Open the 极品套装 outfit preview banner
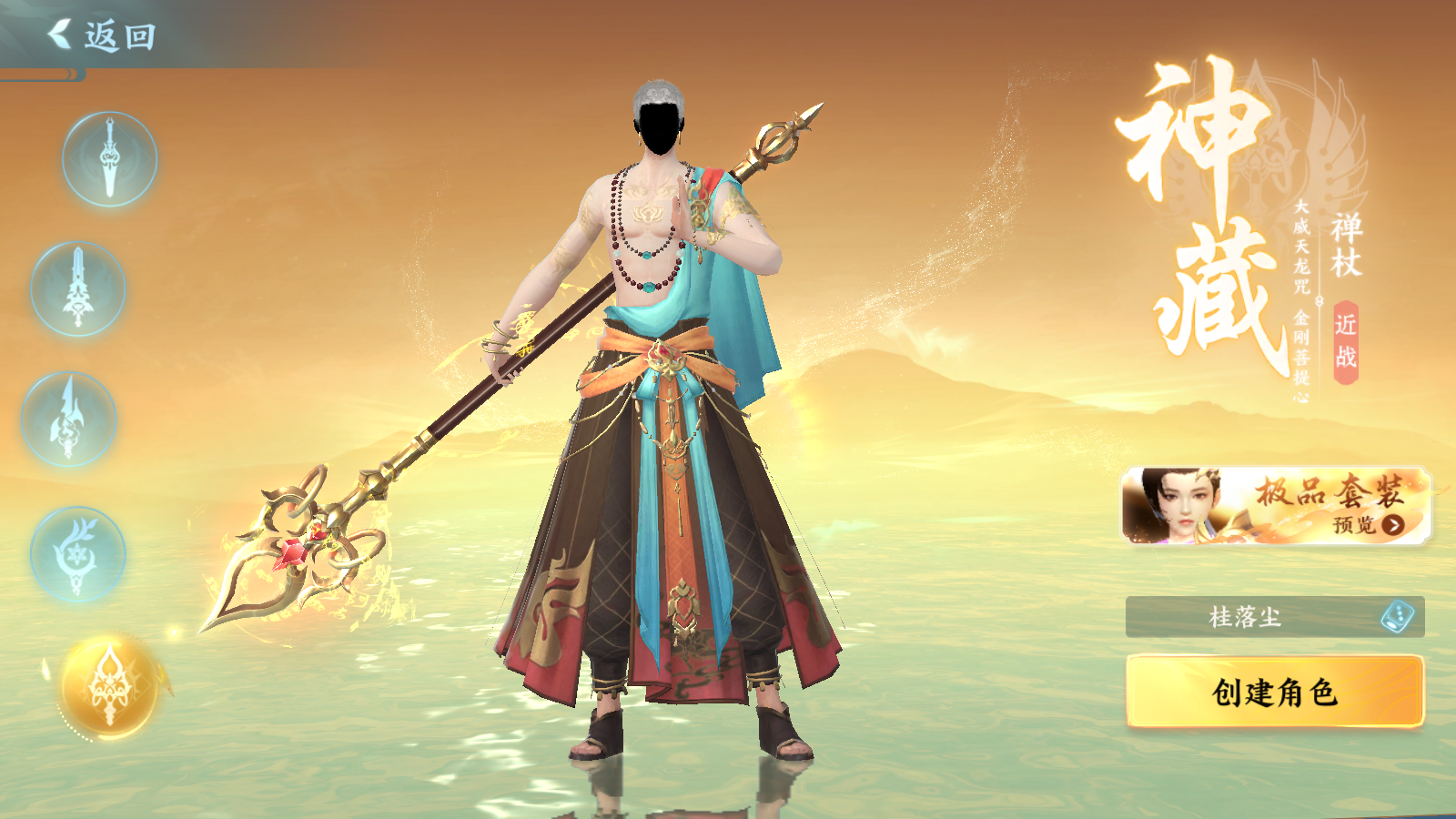The height and width of the screenshot is (819, 1456). point(1276,507)
